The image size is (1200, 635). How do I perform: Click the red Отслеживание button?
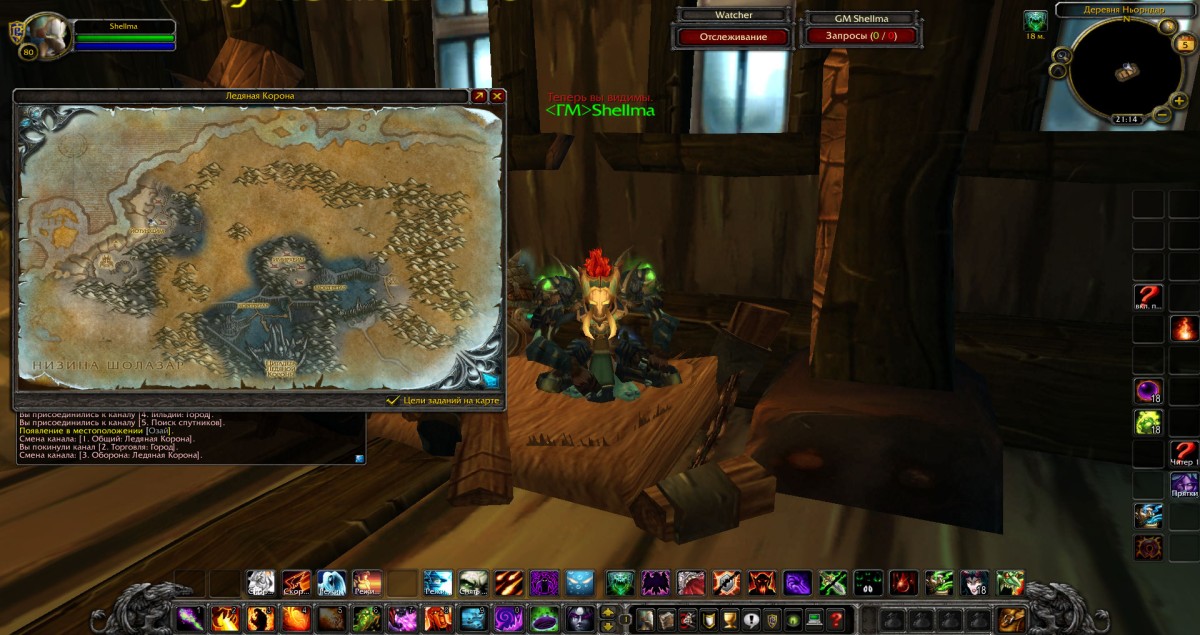click(734, 37)
